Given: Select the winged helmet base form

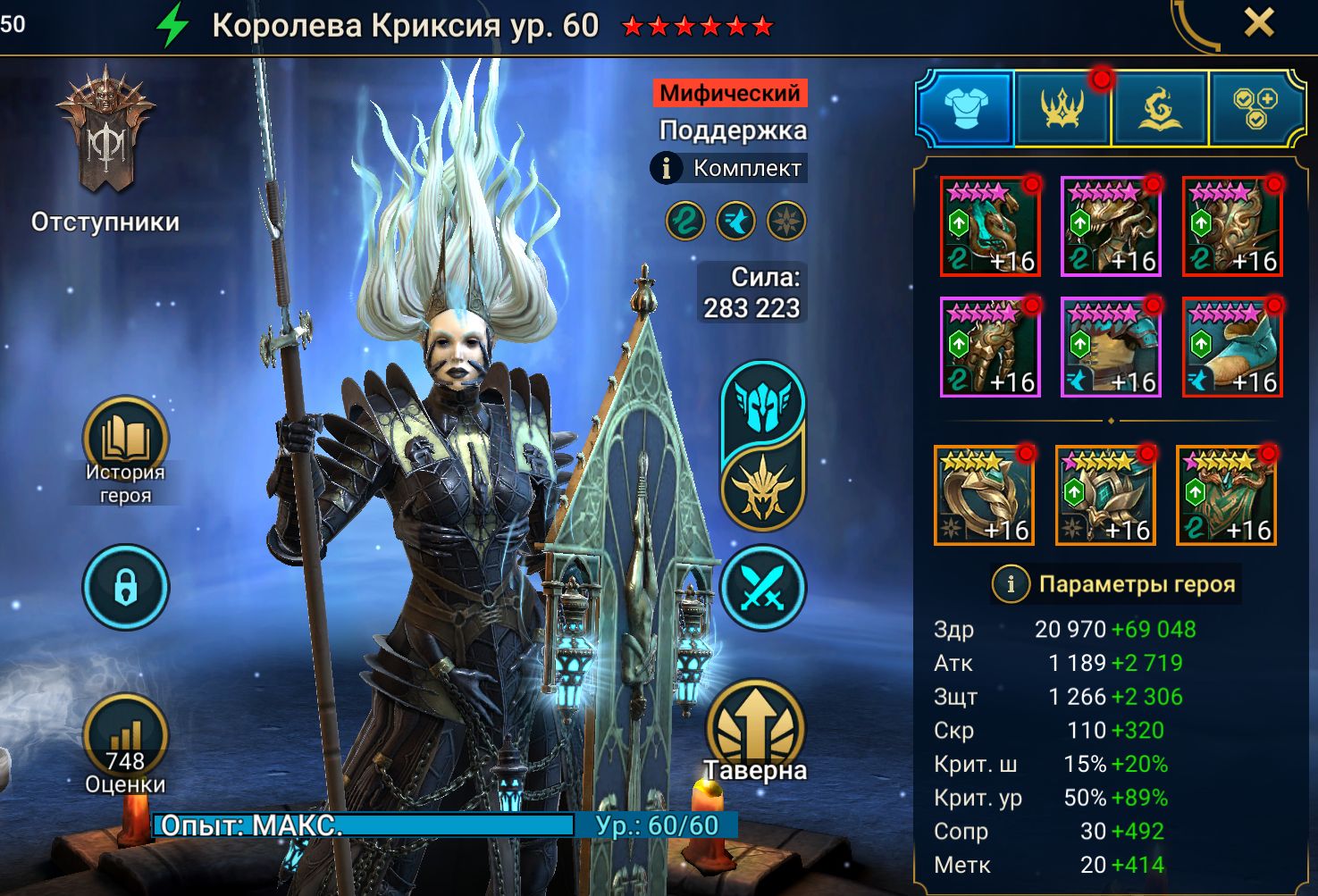Looking at the screenshot, I should [x=762, y=404].
